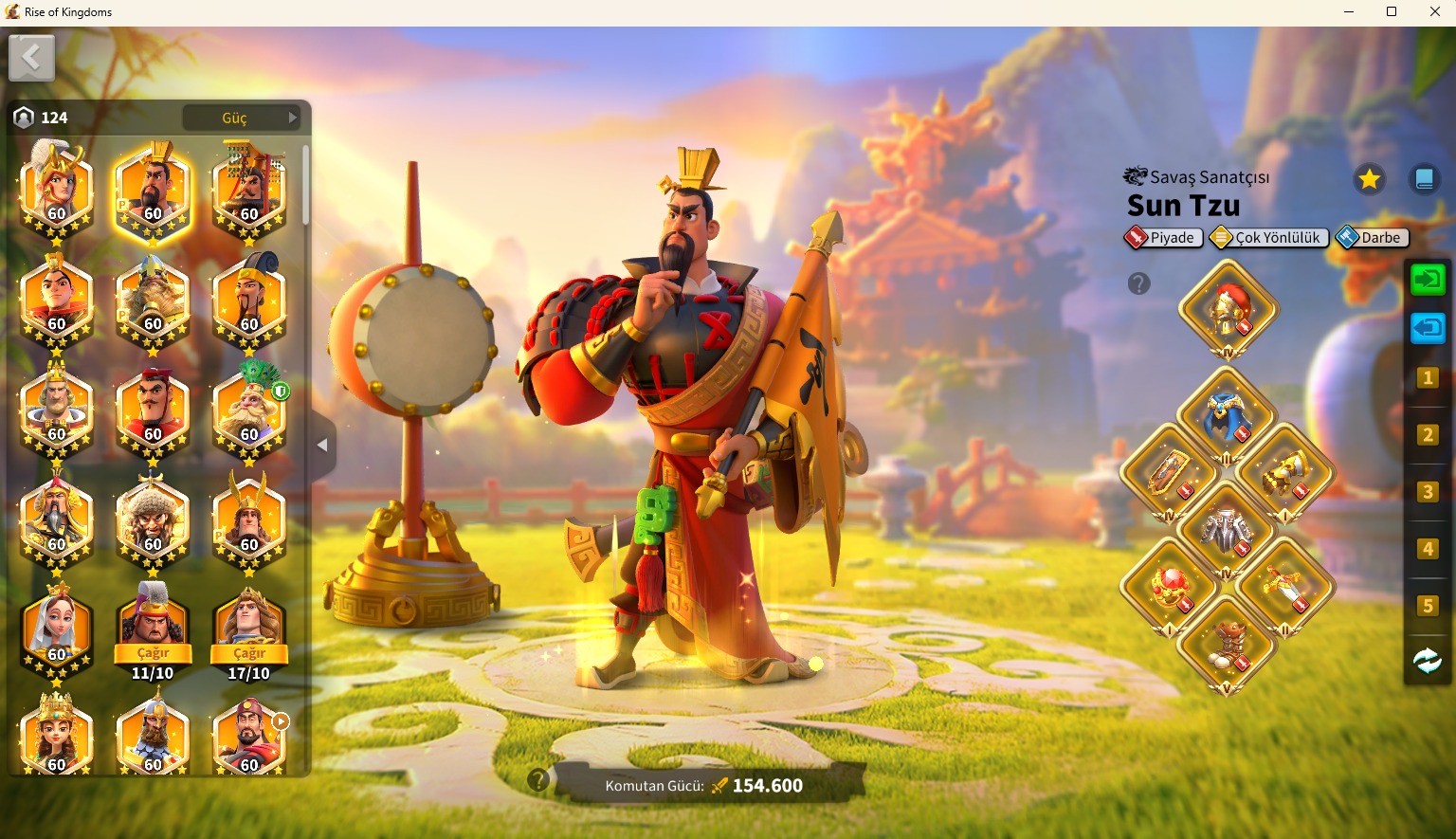Viewport: 1456px width, 839px height.
Task: Switch to equipment preset 3
Action: coord(1428,492)
